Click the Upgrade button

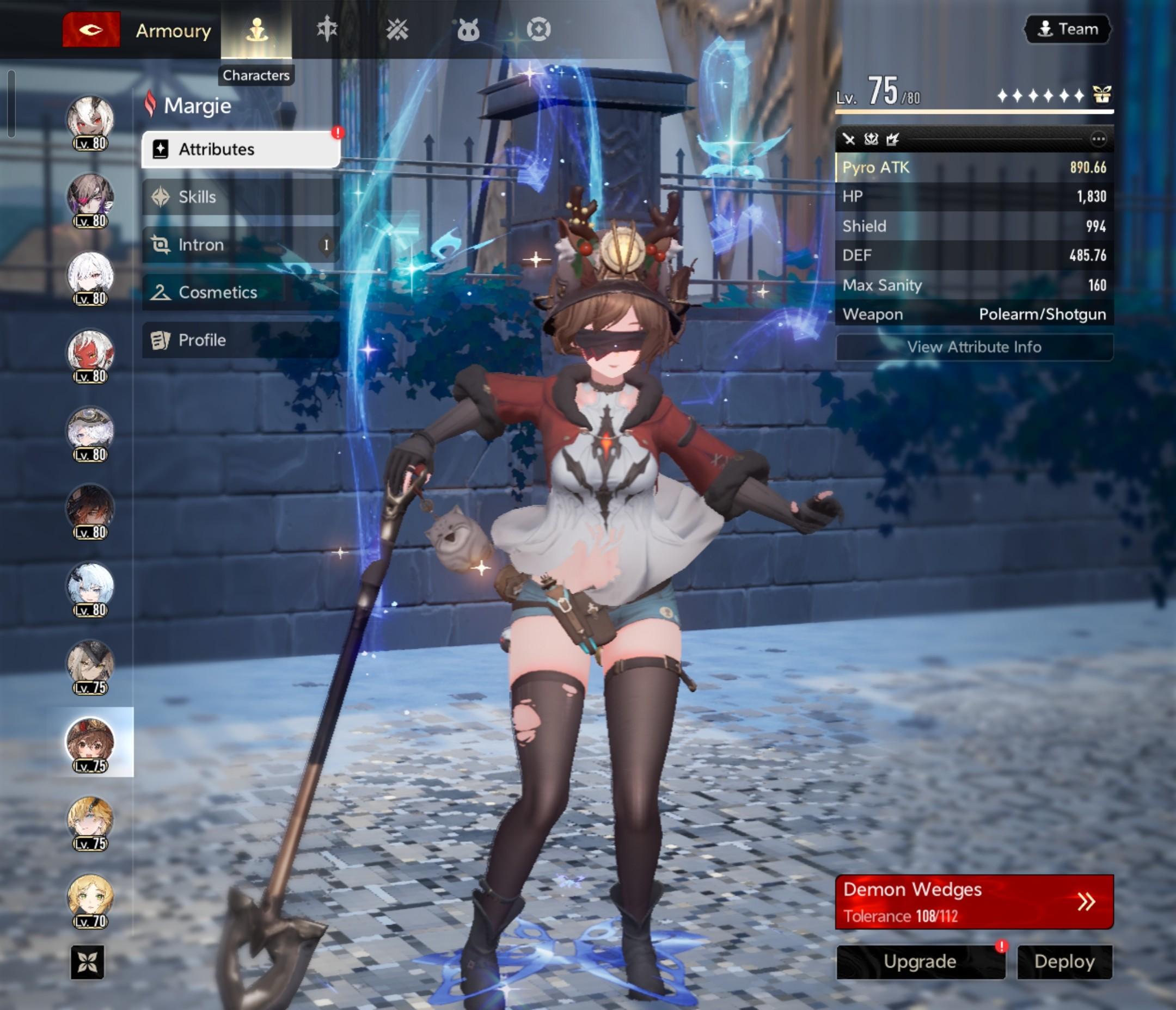[x=920, y=961]
